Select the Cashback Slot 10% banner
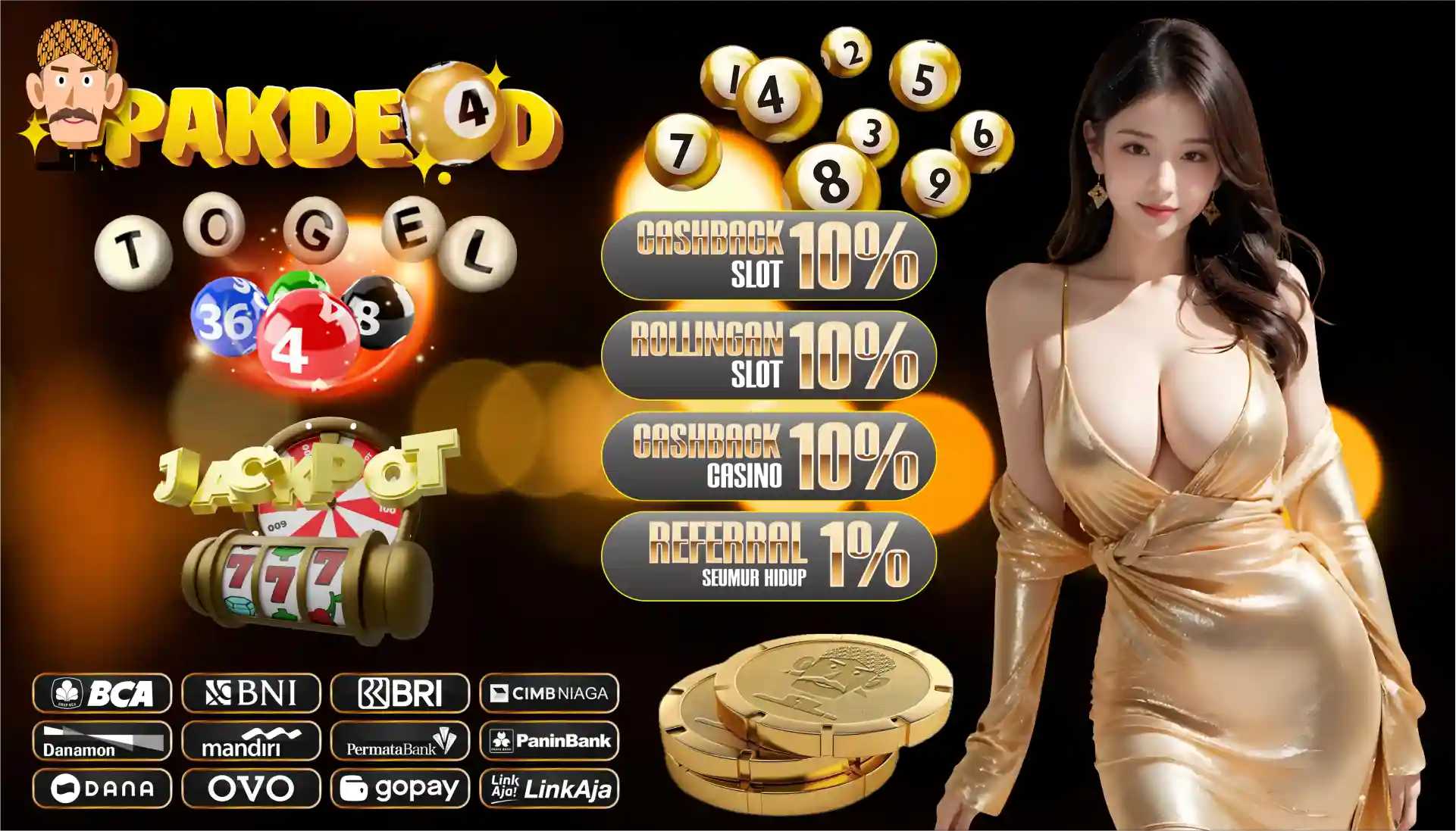 pyautogui.click(x=769, y=255)
